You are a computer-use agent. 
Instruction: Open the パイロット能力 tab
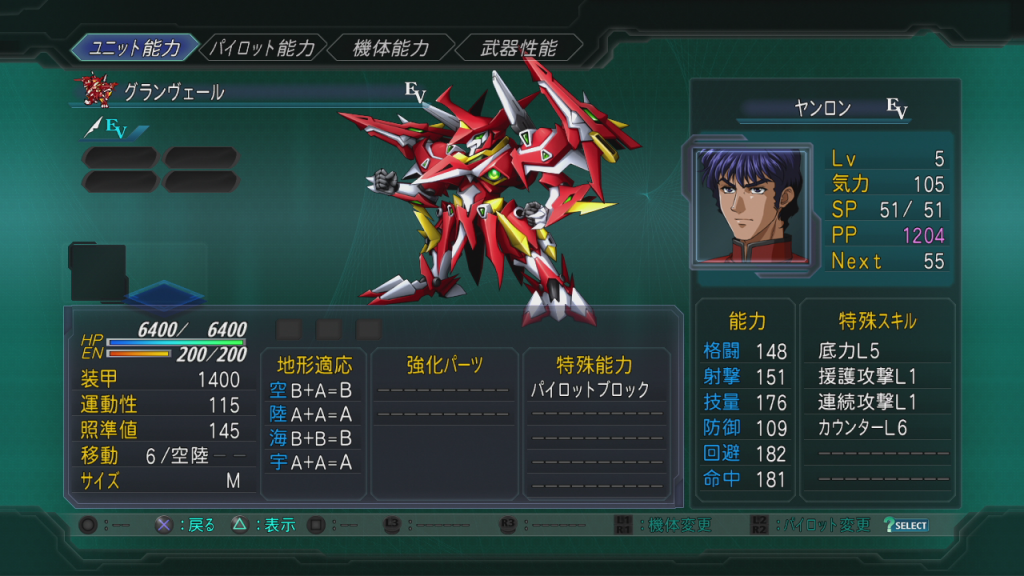pyautogui.click(x=263, y=47)
